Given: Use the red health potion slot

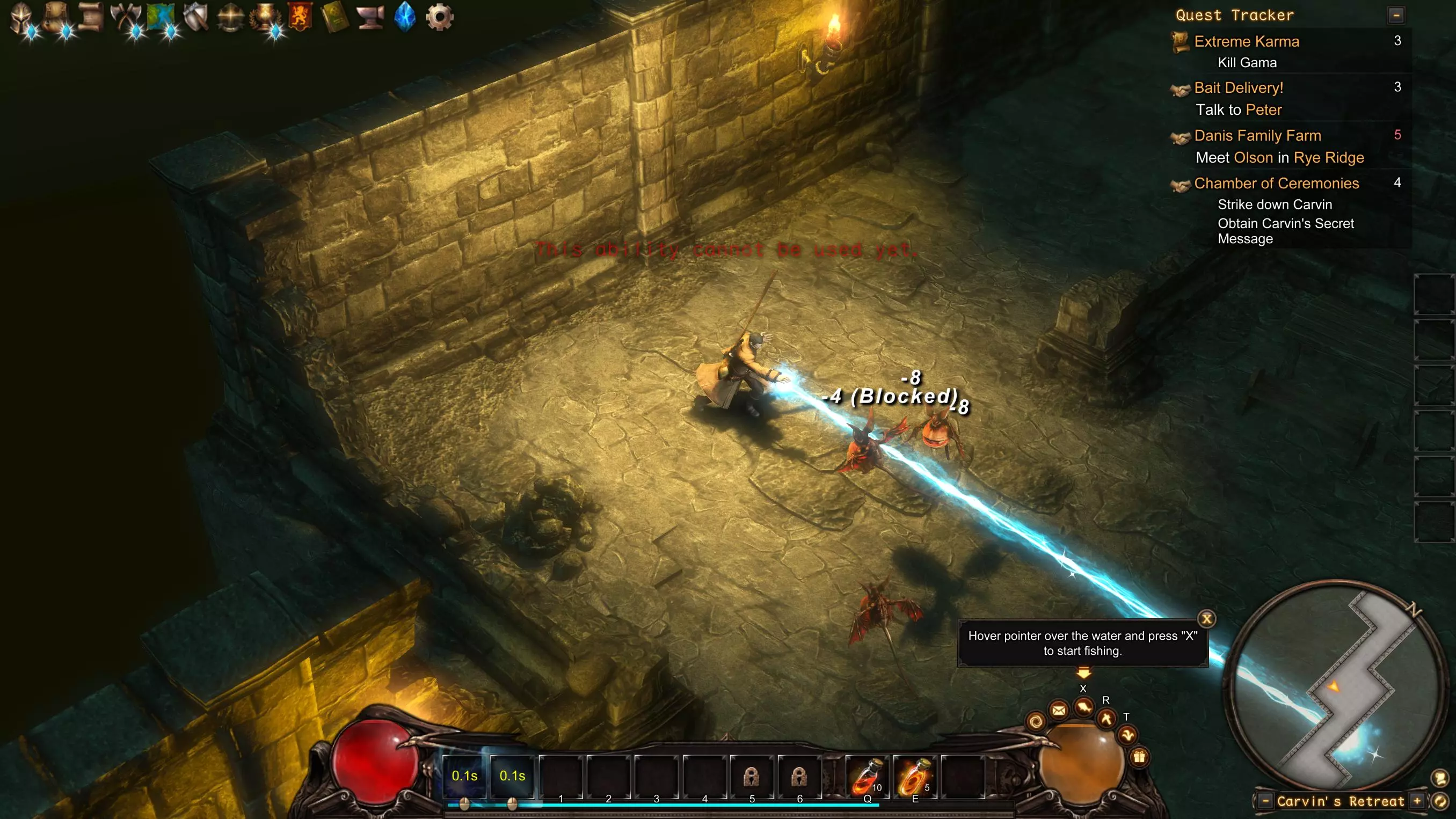Looking at the screenshot, I should coord(867,776).
